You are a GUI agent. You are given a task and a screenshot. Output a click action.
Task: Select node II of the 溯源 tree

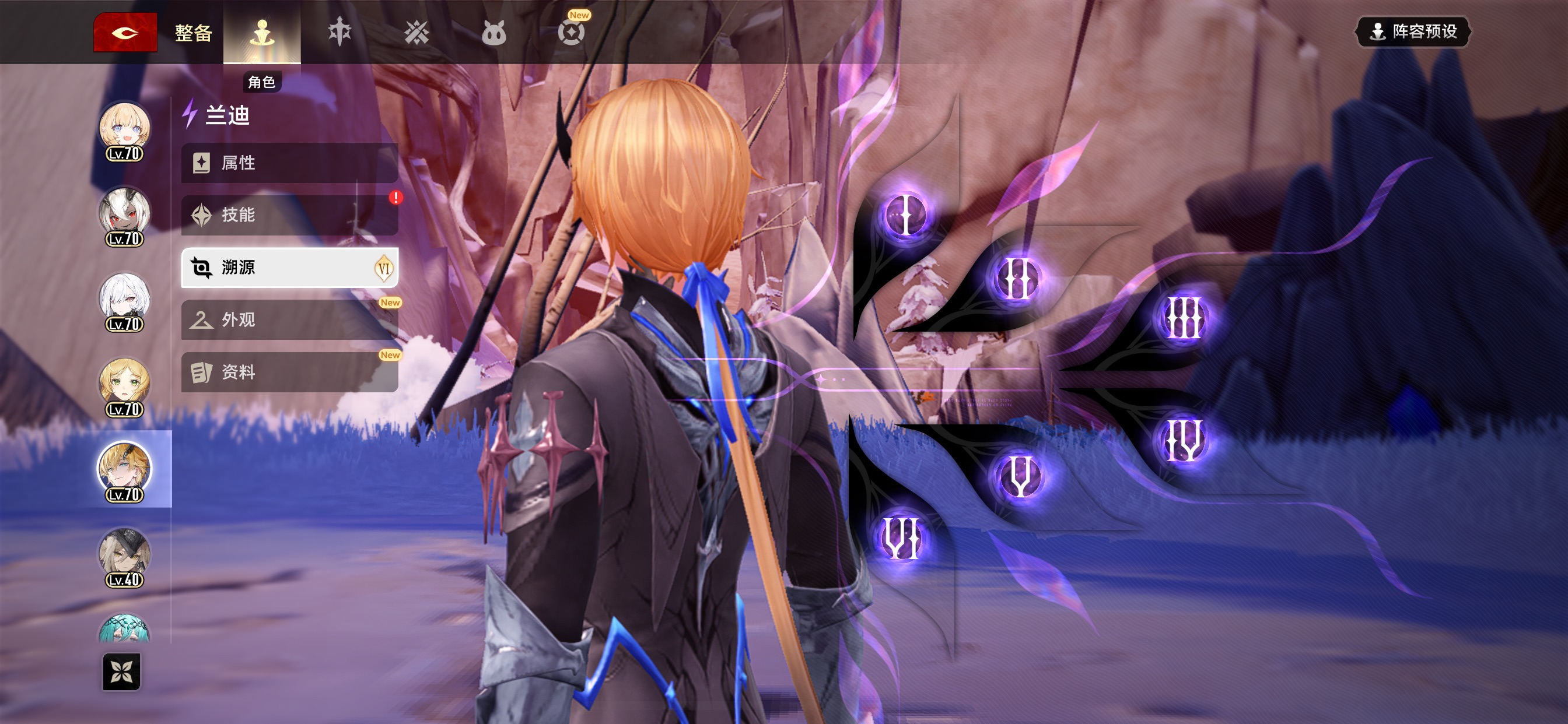coord(1017,279)
